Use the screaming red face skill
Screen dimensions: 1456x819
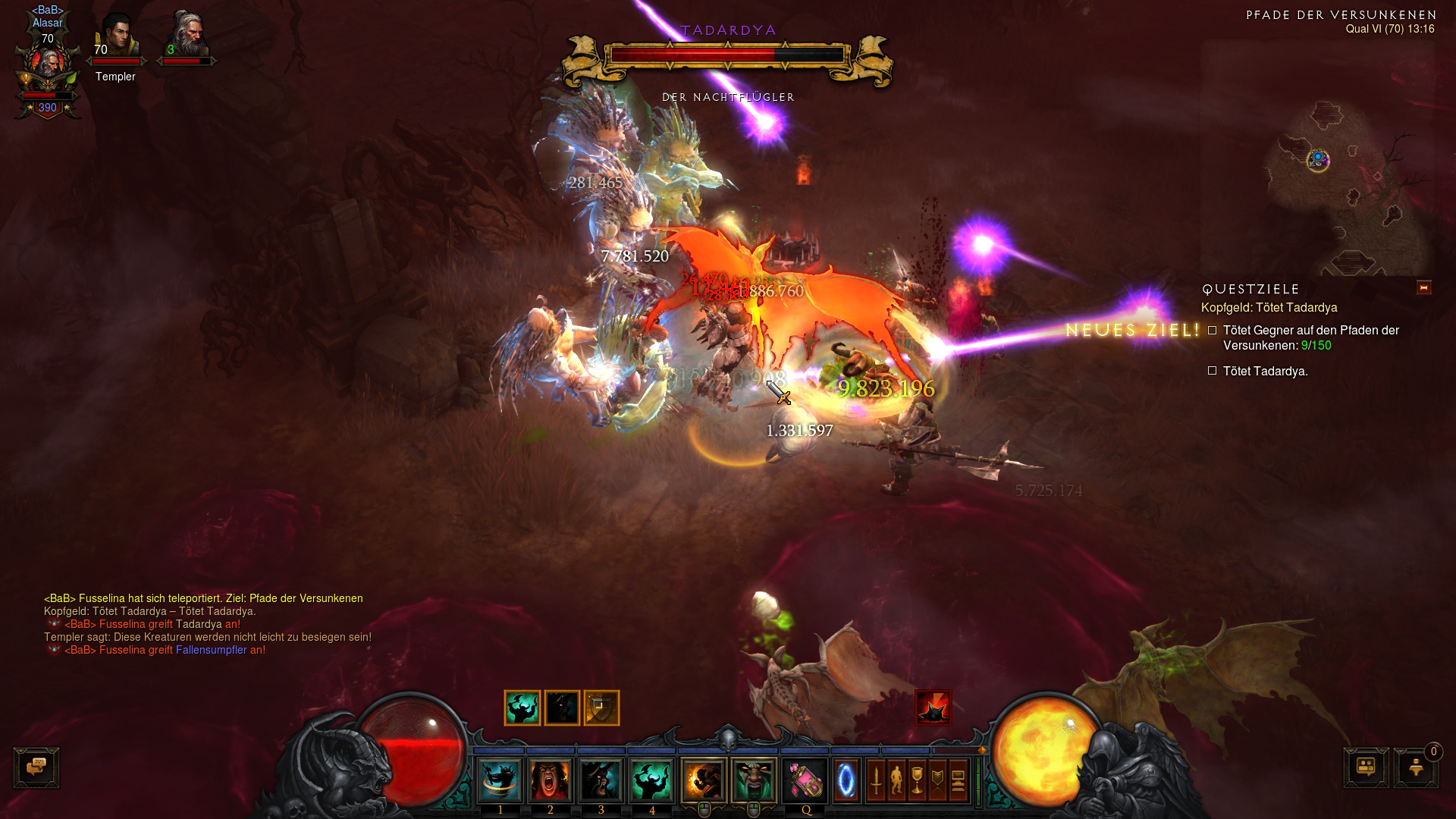coord(551,780)
